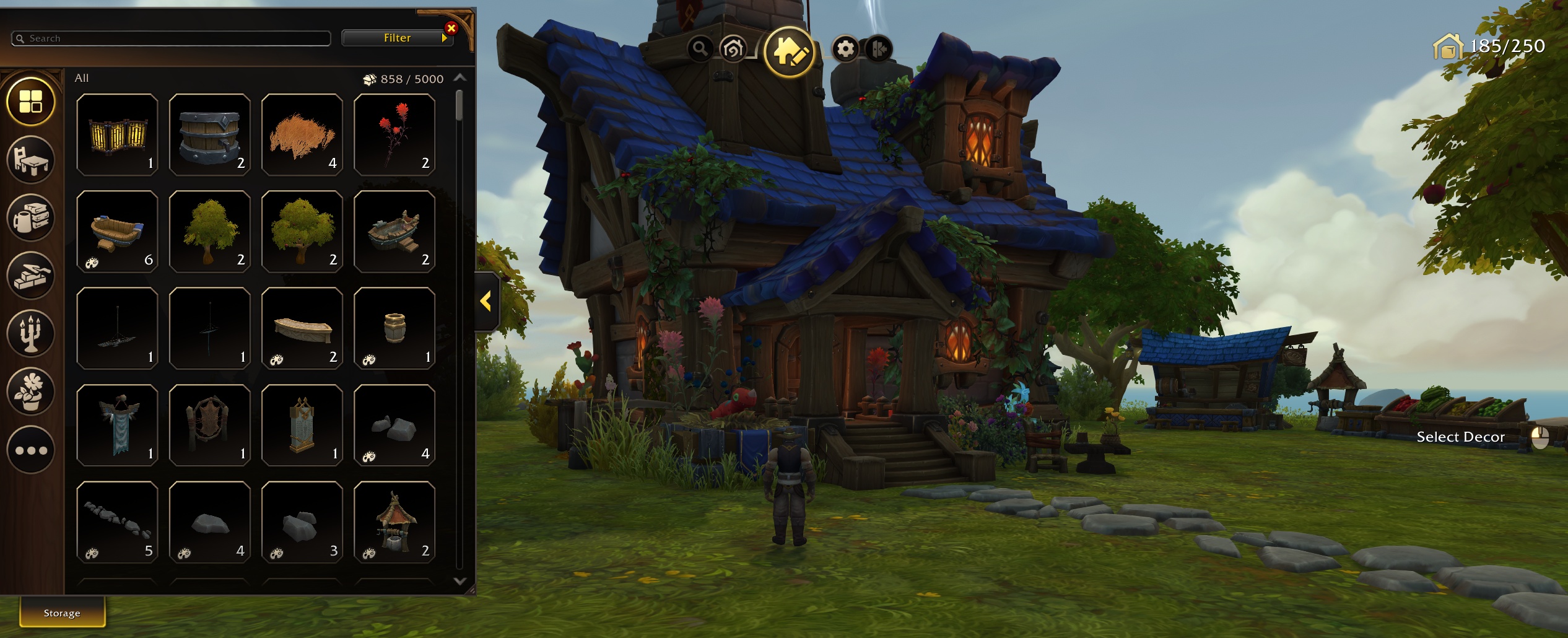Open the ellipsis icon for more categories
Screen dimensions: 1568x638
pyautogui.click(x=31, y=448)
